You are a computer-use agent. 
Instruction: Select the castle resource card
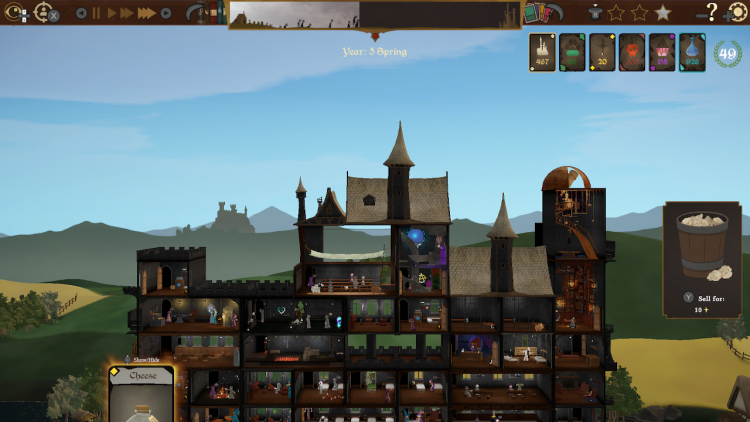[x=543, y=52]
